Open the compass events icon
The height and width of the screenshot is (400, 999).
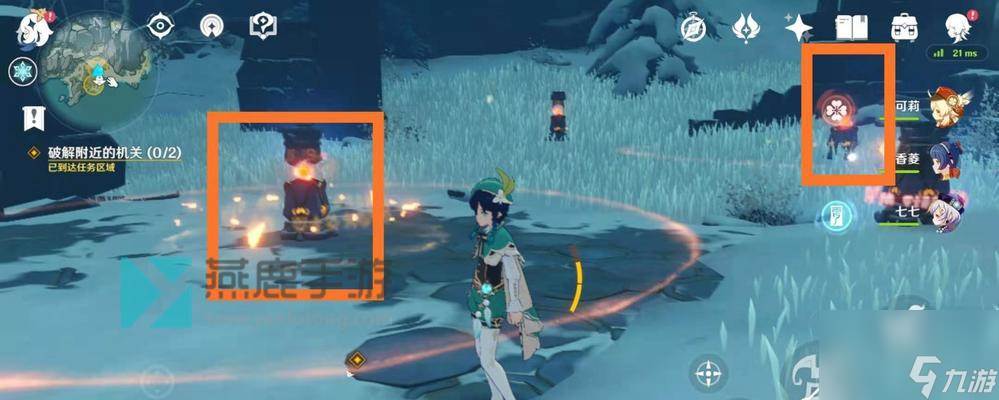point(695,28)
